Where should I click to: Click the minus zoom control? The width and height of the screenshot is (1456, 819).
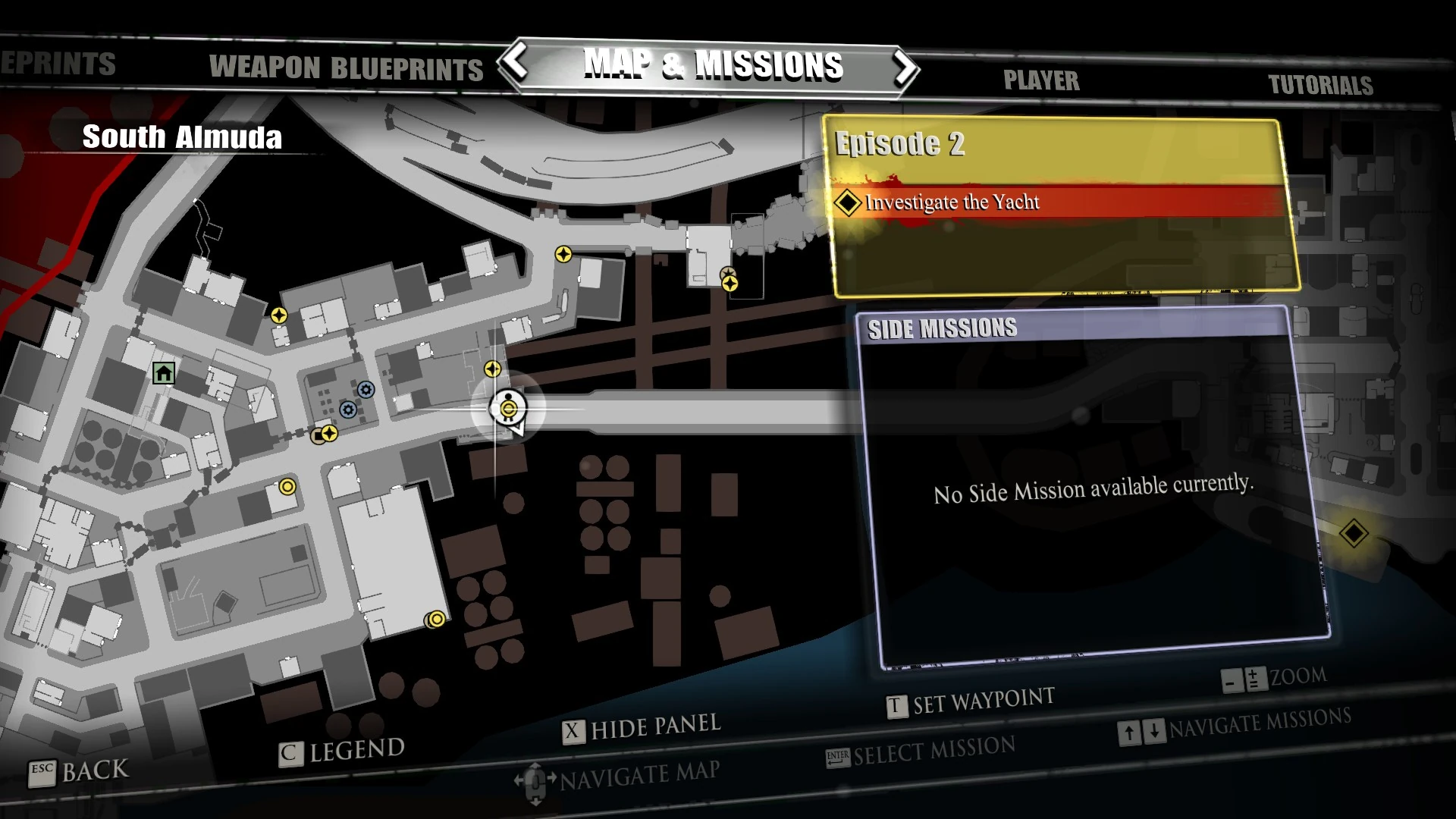click(x=1232, y=680)
